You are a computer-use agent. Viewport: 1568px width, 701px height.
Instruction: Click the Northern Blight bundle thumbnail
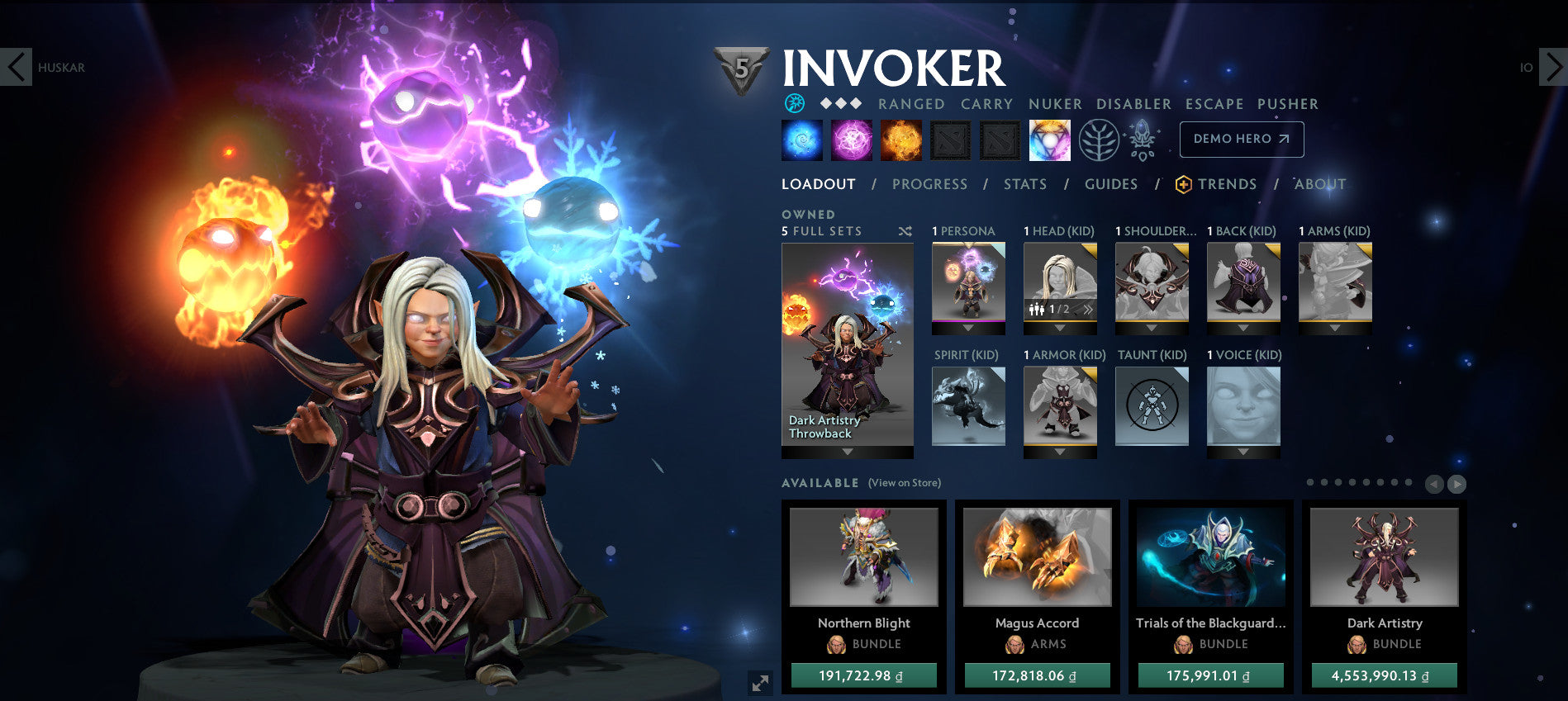[864, 558]
